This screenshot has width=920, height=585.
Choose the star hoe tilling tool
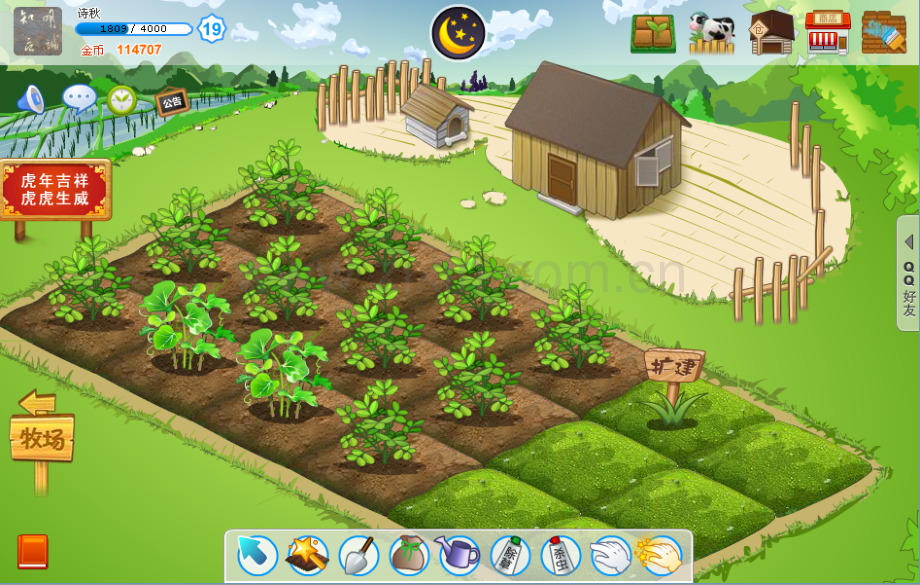(307, 555)
